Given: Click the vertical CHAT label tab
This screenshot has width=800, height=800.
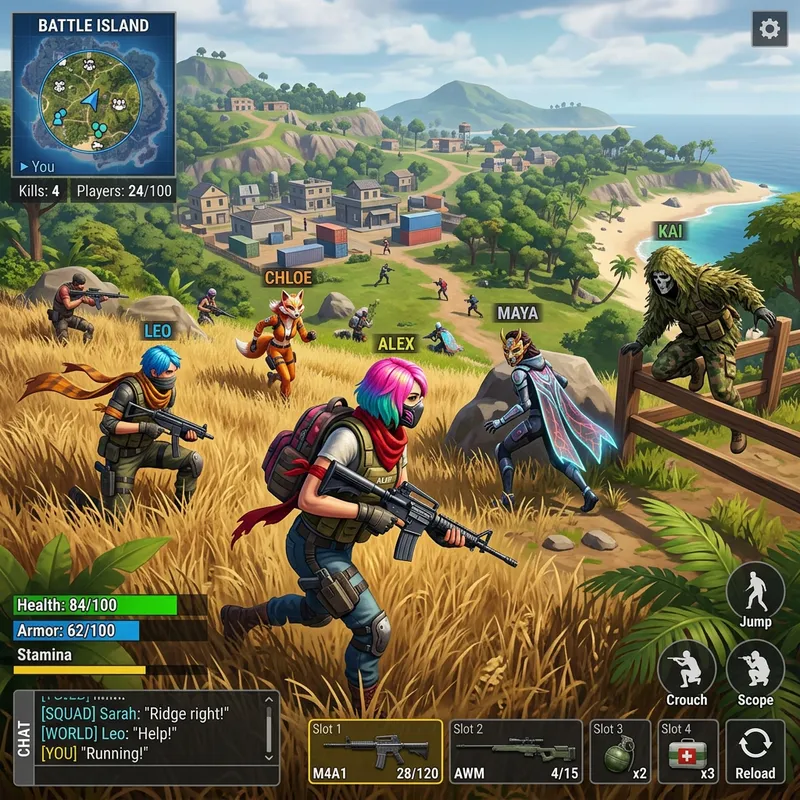Looking at the screenshot, I should (25, 737).
